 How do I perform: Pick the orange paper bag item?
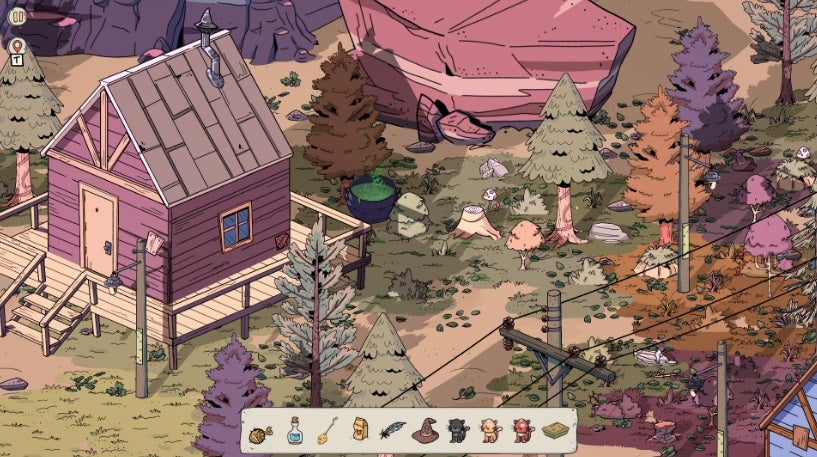359,431
